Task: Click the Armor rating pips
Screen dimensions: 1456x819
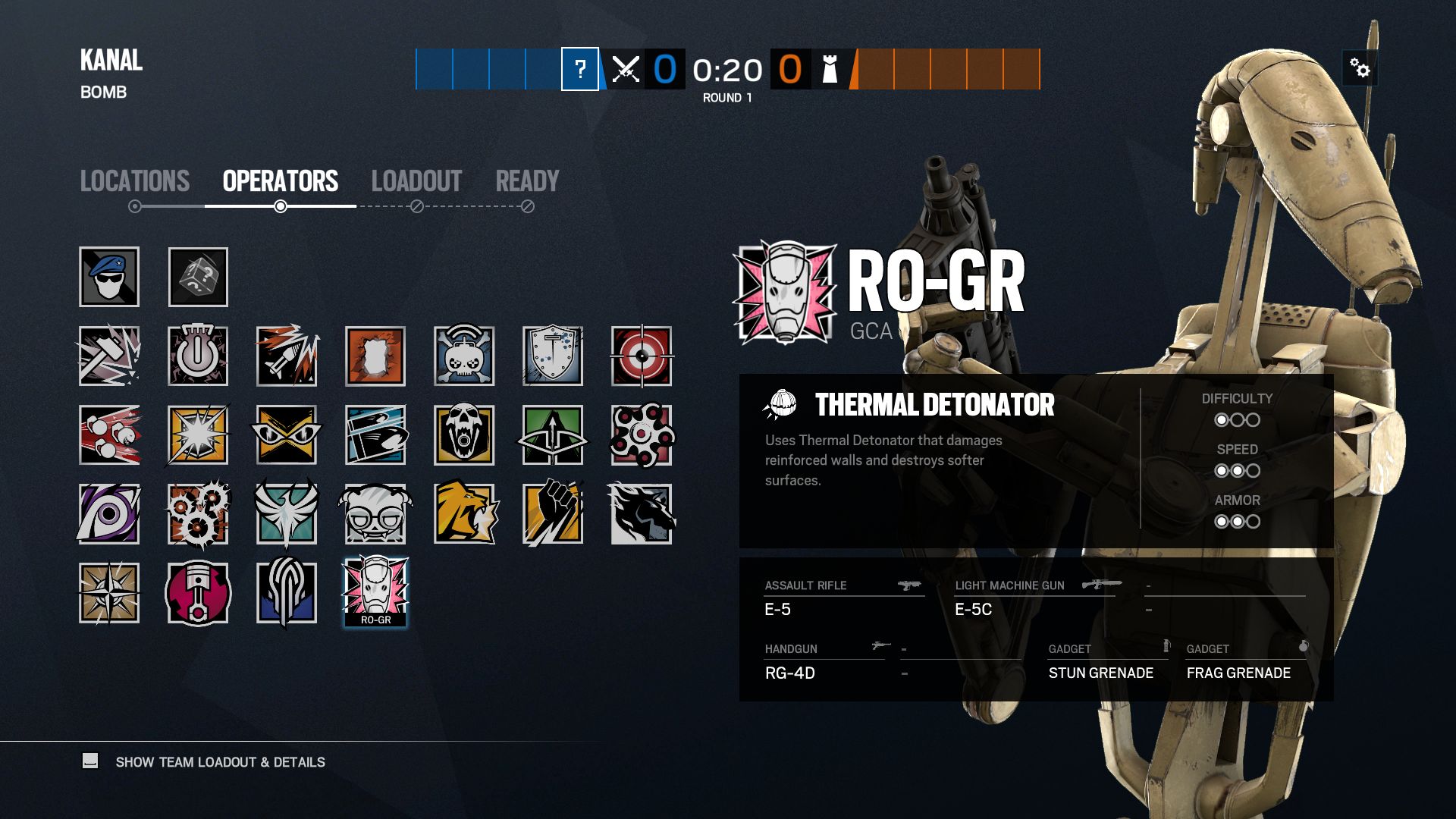Action: point(1238,521)
